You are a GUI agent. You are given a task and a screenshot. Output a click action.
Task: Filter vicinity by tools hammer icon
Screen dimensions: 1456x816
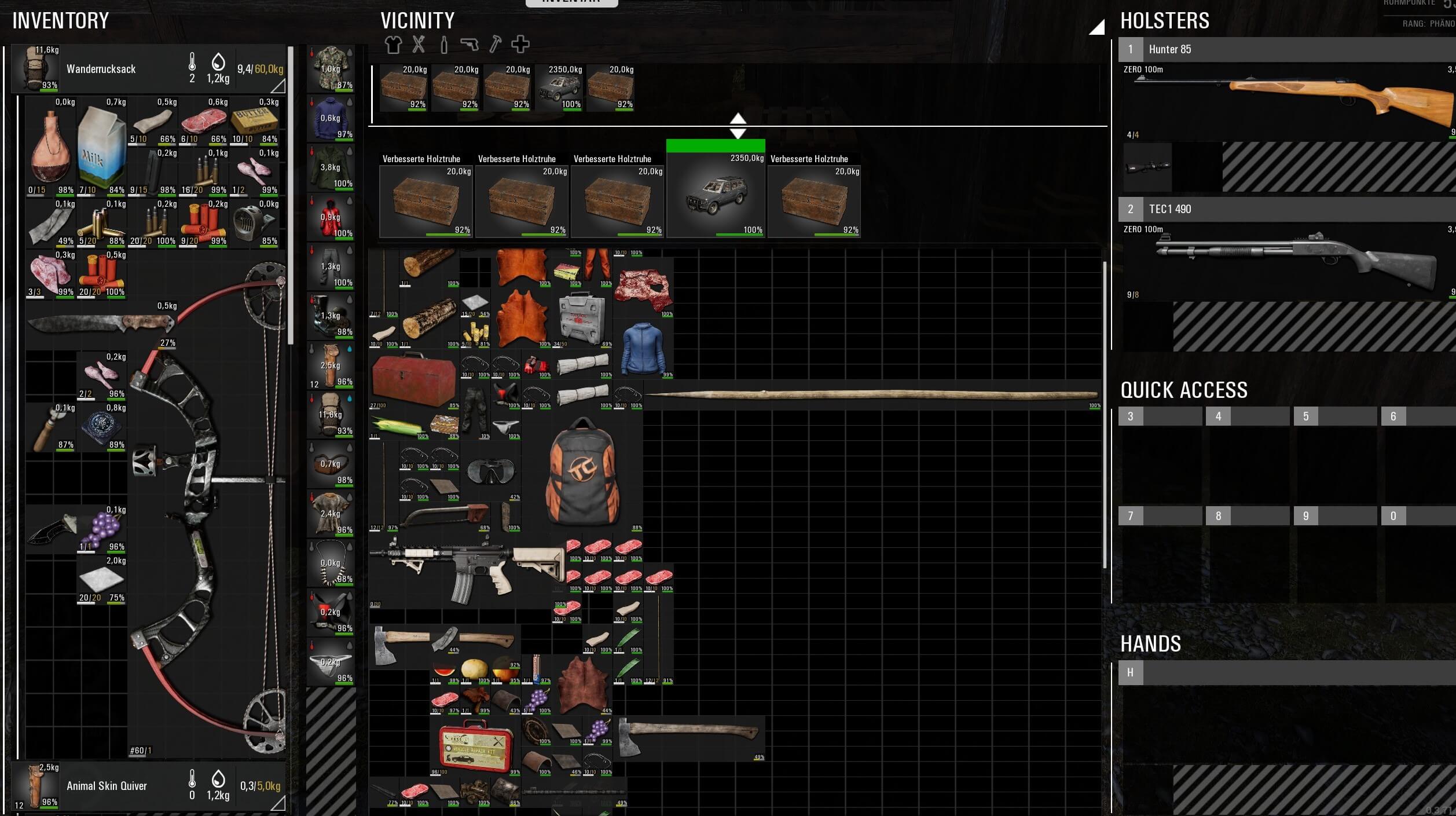tap(495, 45)
